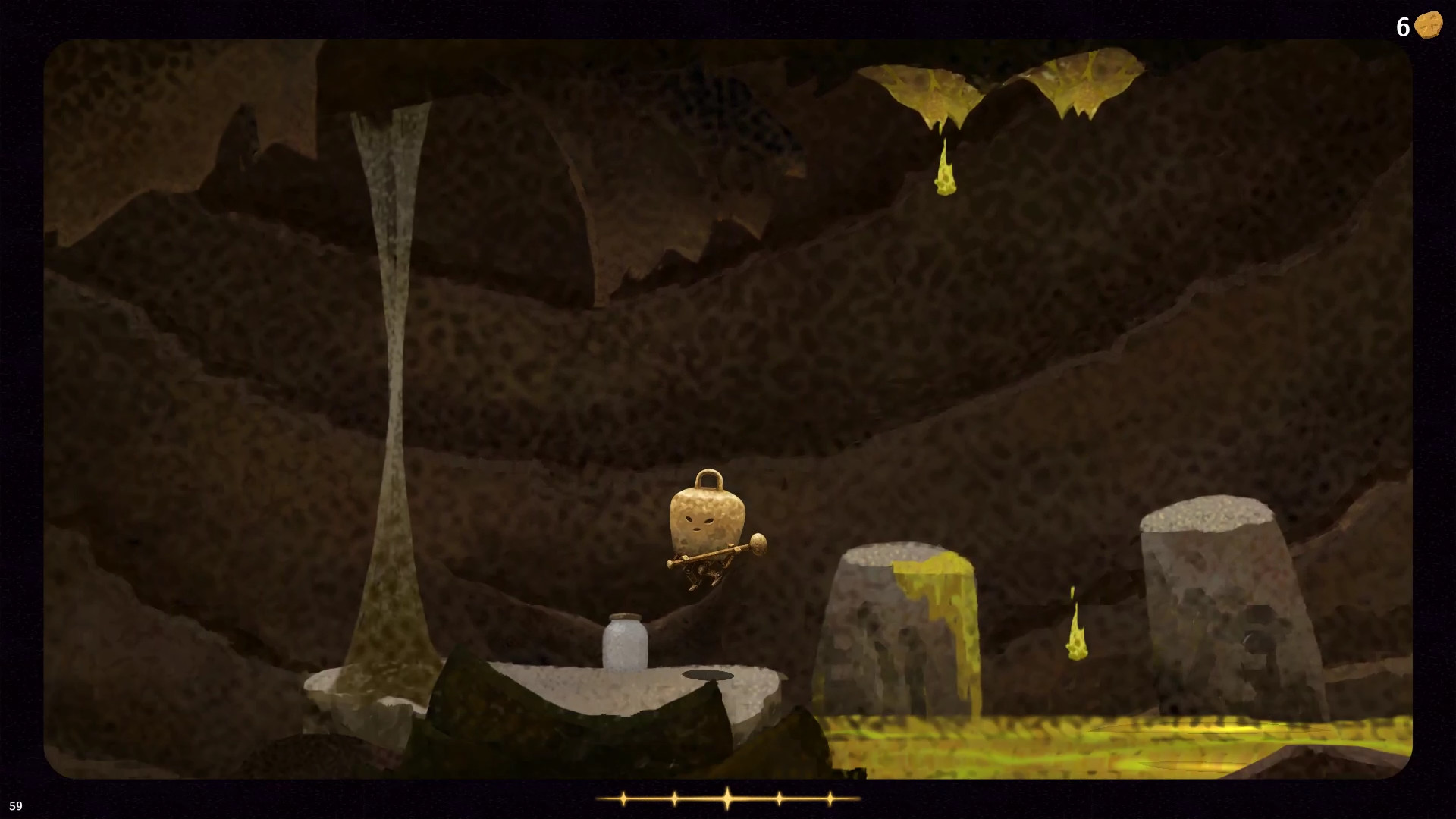Click the 59 counter in the bottom corner

pyautogui.click(x=17, y=805)
